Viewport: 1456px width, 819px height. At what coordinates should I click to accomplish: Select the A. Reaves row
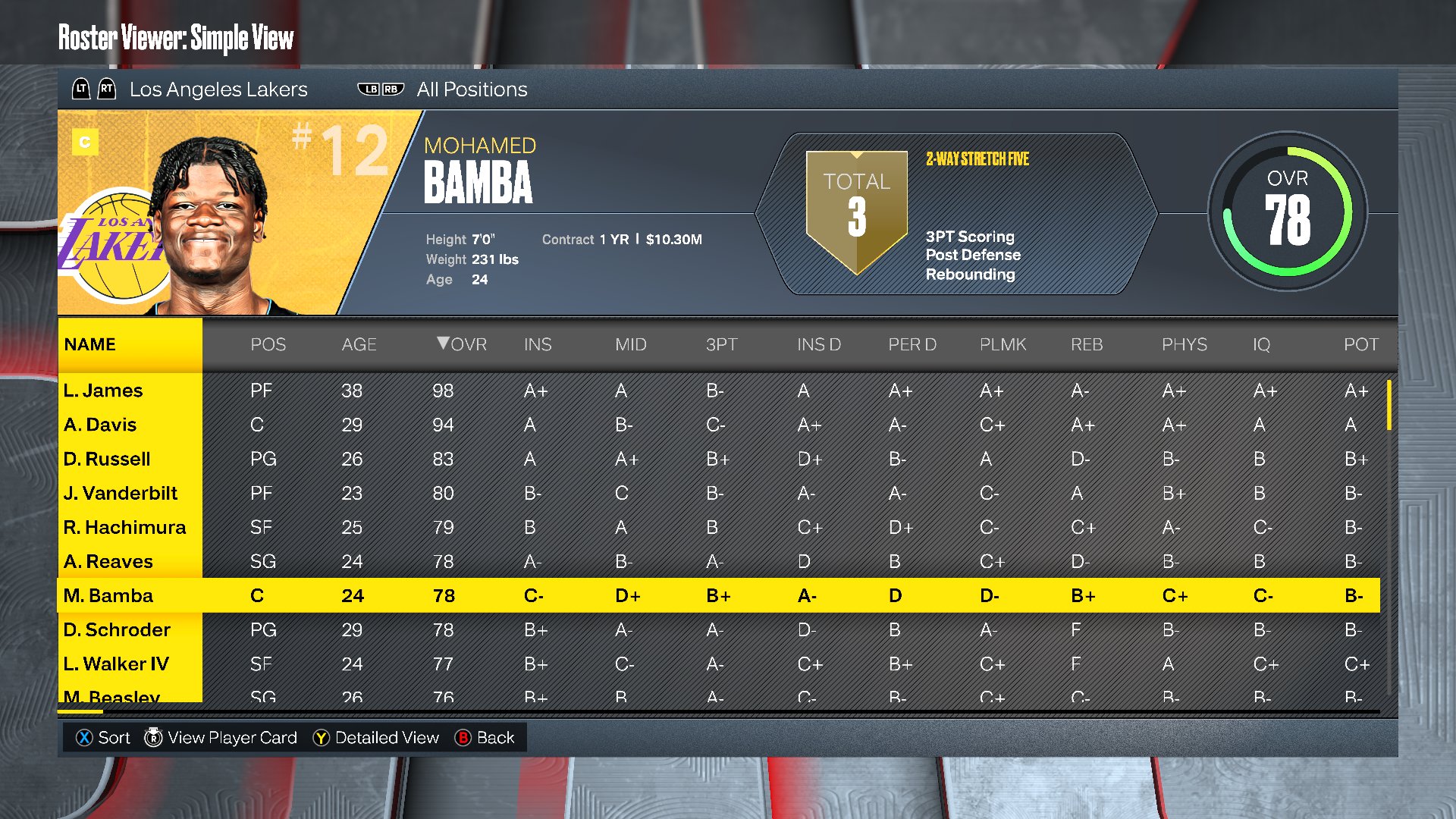pyautogui.click(x=108, y=561)
